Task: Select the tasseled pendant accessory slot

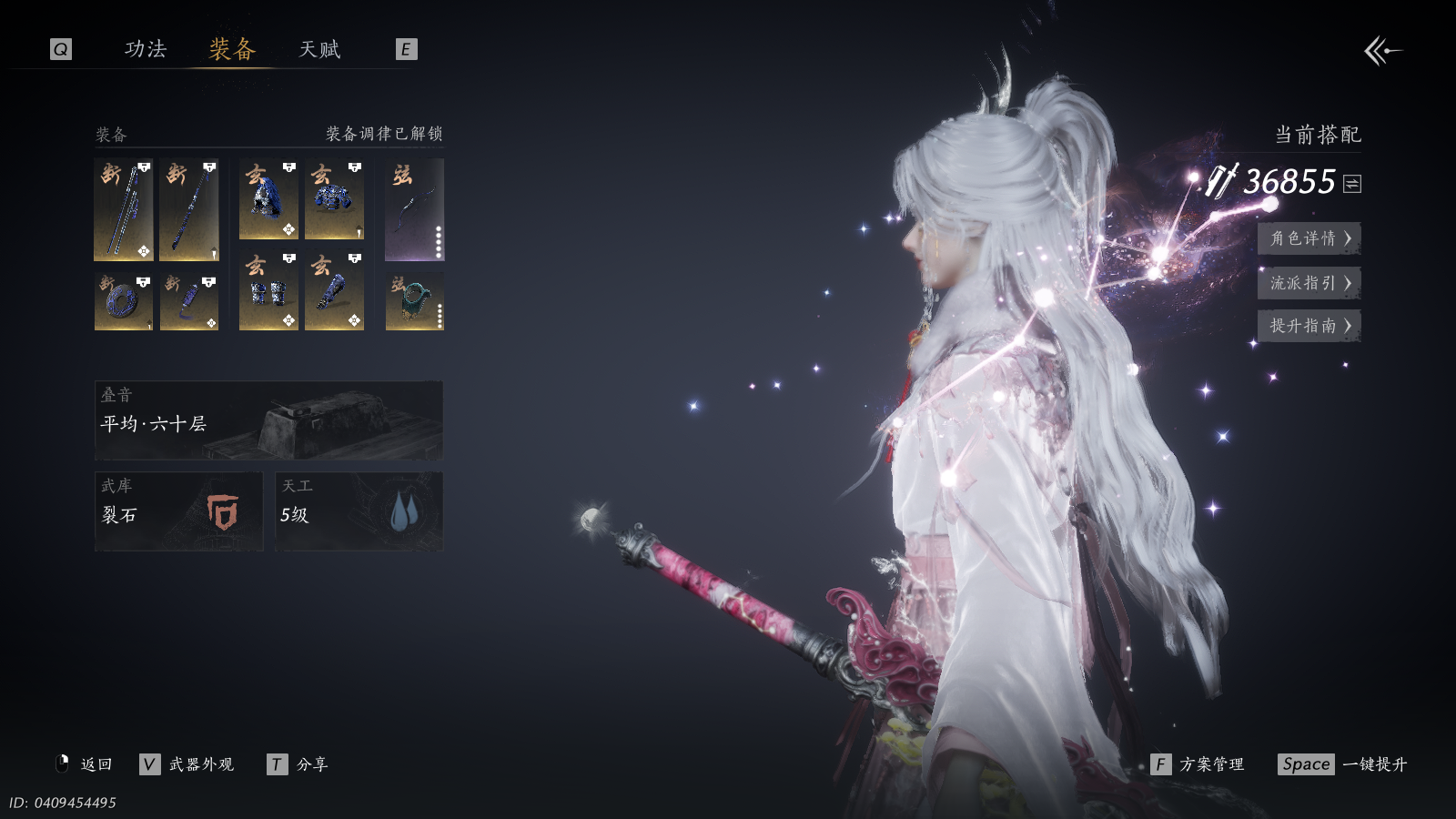Action: [189, 301]
